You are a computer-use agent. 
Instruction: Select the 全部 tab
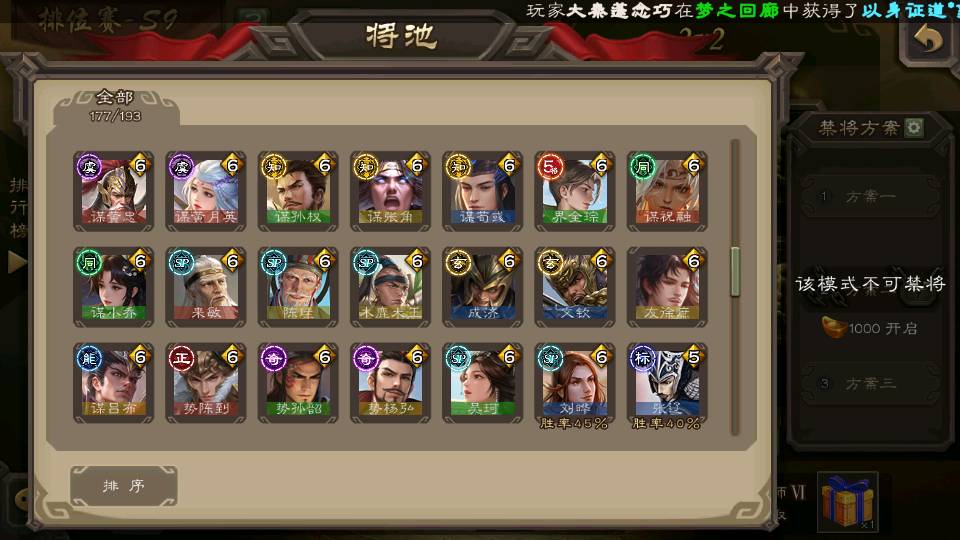pos(115,104)
